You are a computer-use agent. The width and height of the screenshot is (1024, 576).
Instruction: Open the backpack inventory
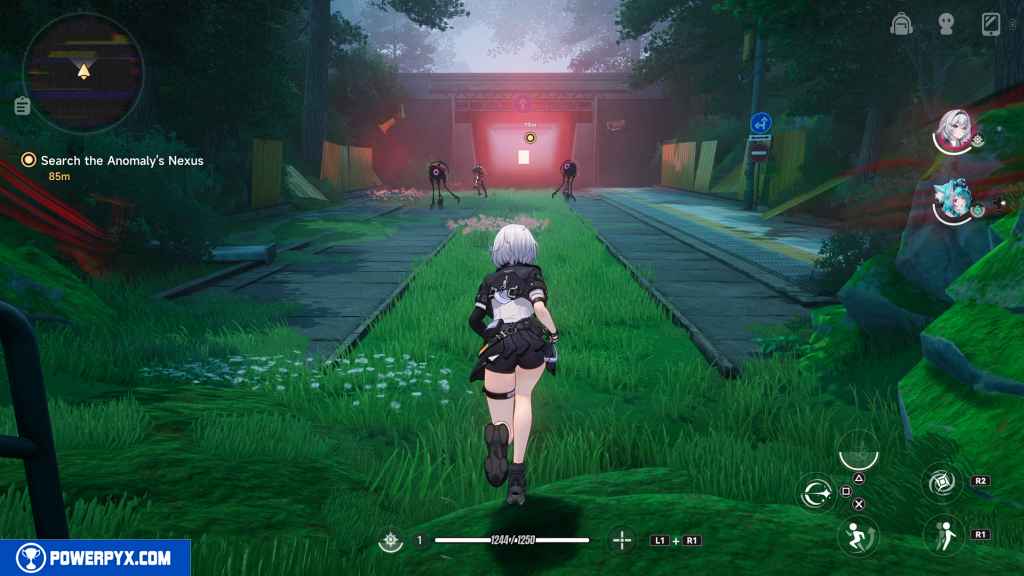click(901, 24)
